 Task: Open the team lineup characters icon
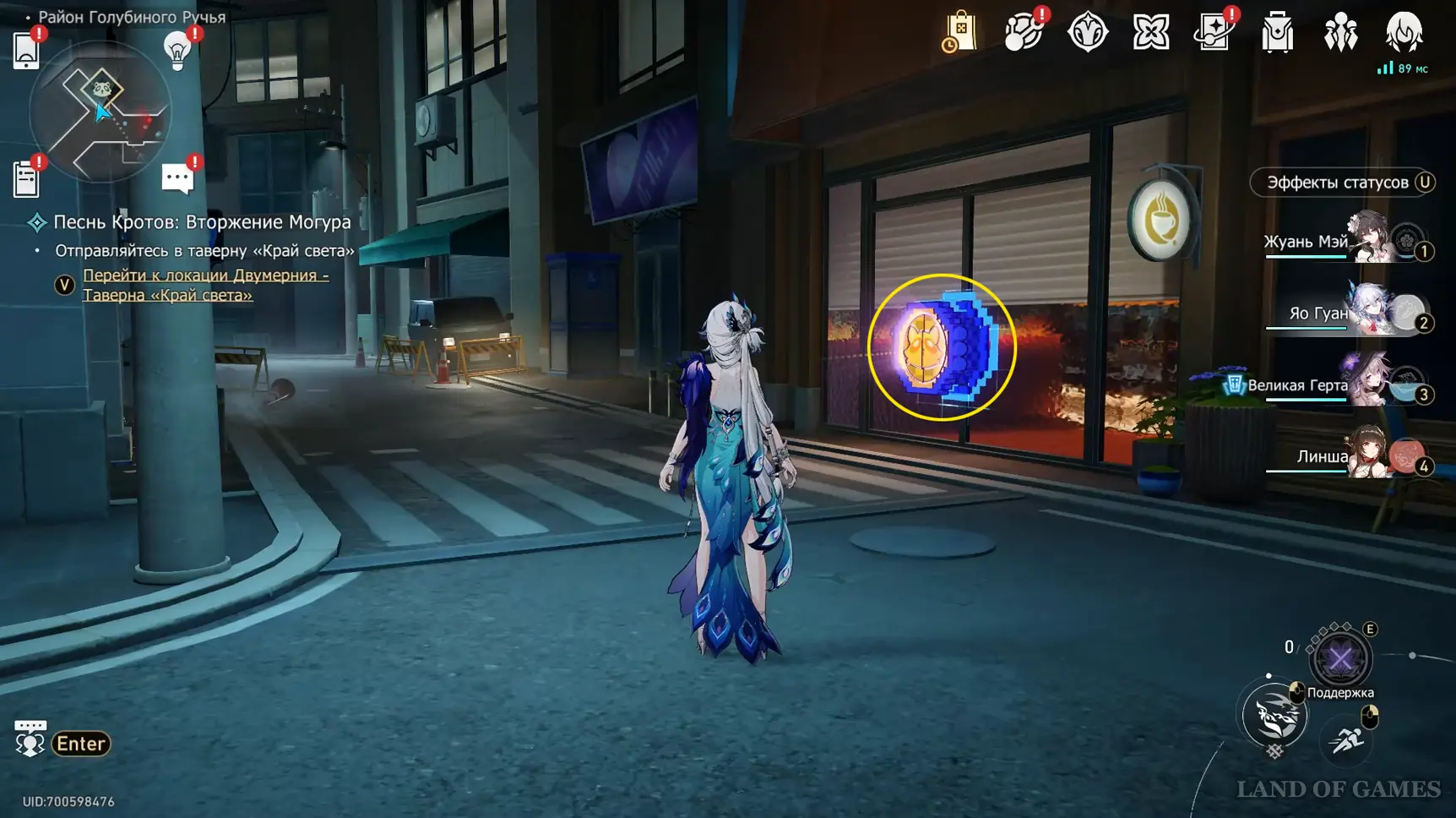[x=1340, y=33]
